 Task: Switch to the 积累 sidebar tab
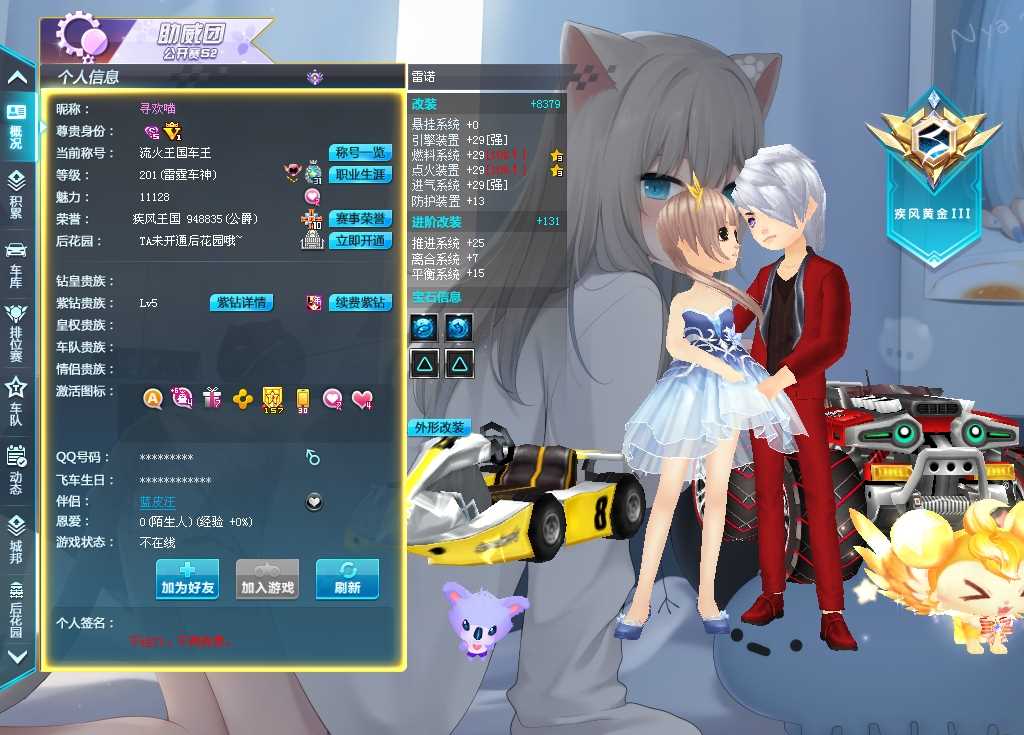coord(16,194)
